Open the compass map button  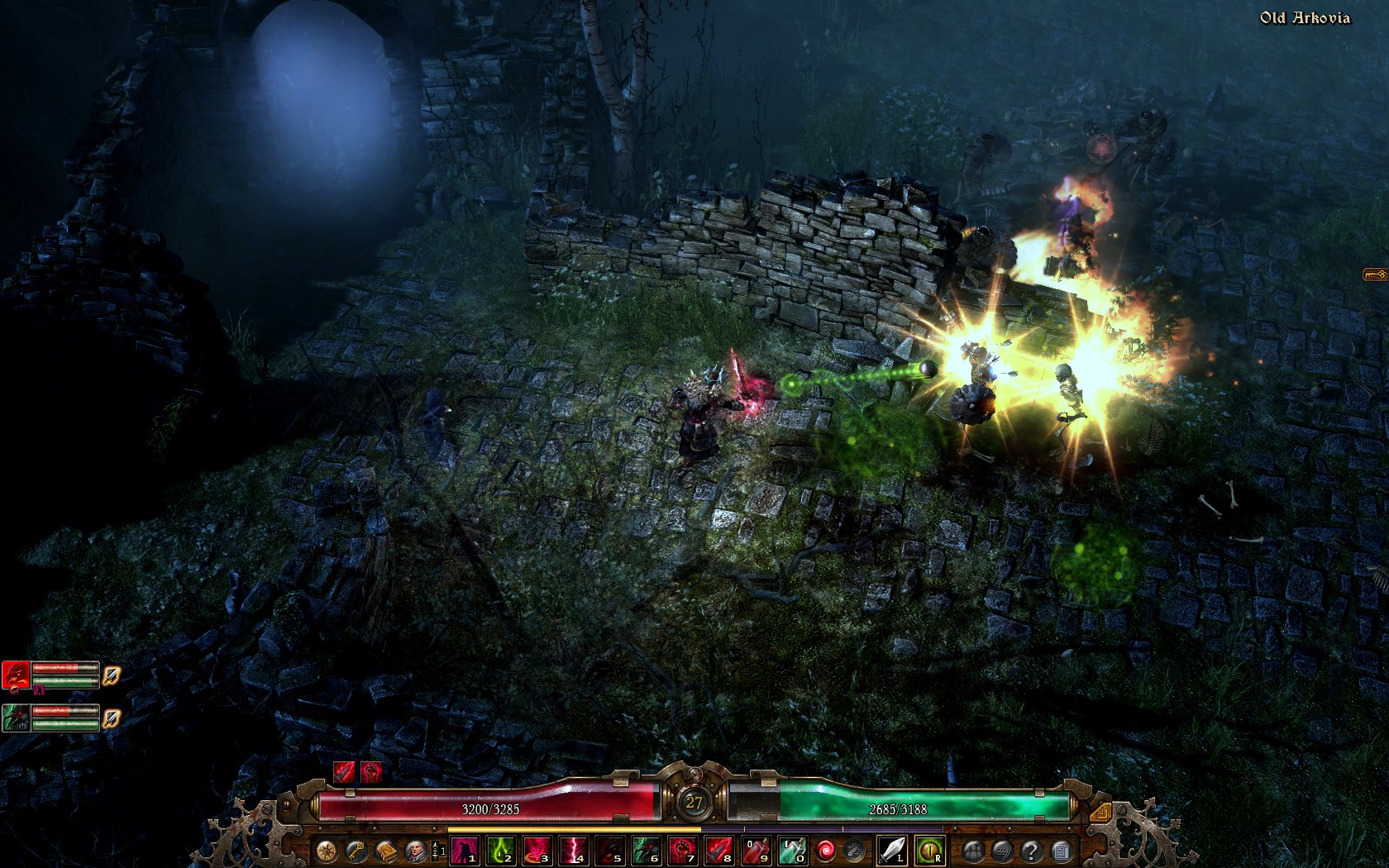point(327,850)
